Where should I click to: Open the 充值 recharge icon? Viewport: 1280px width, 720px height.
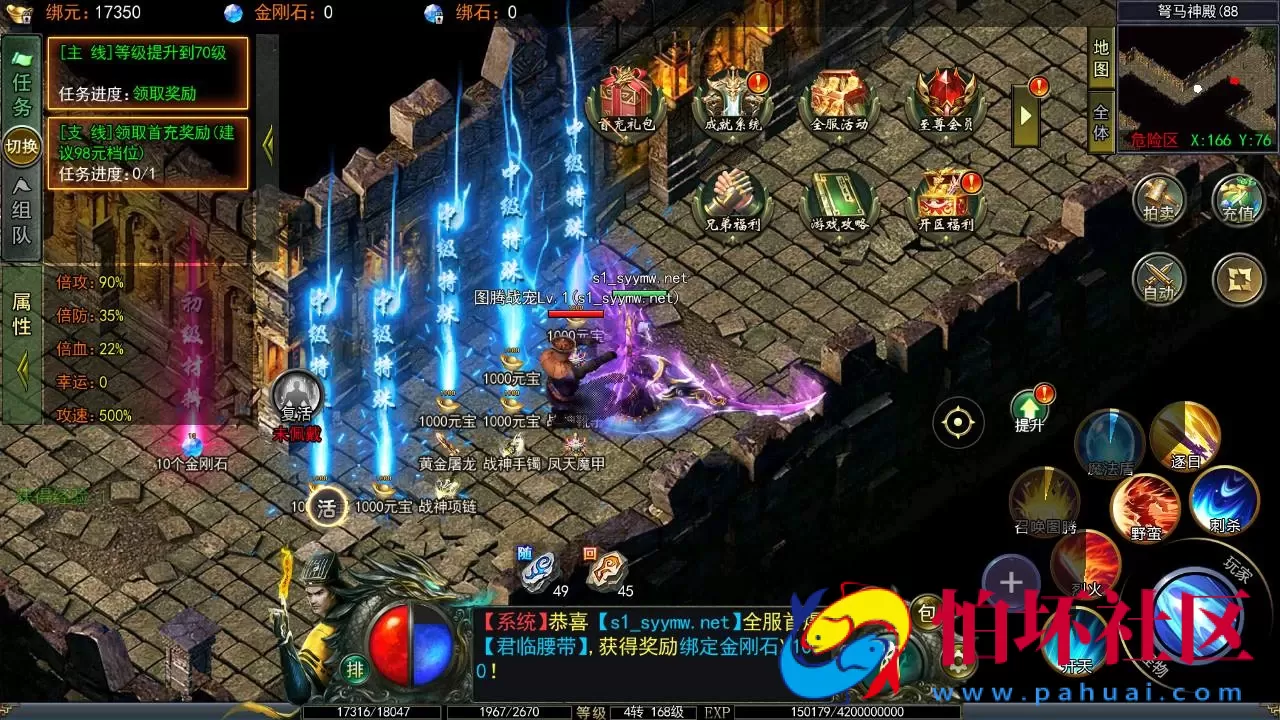pos(1238,199)
